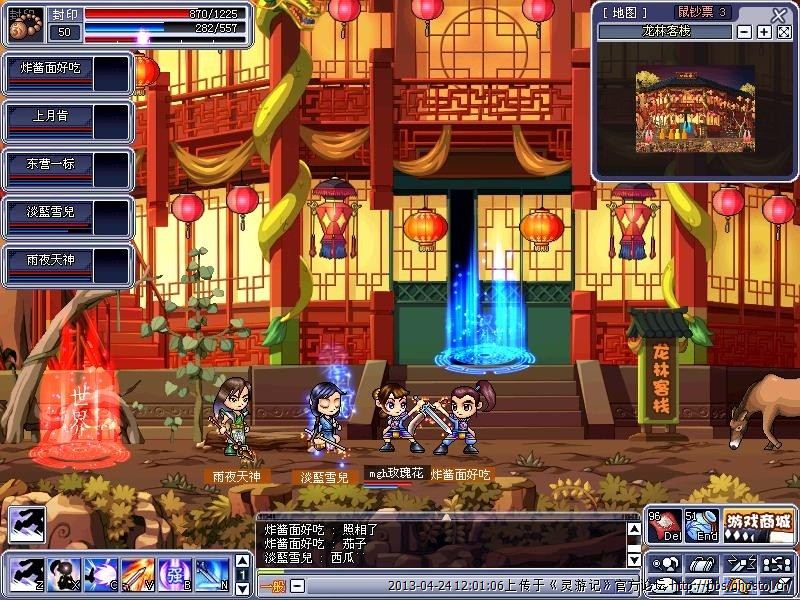The height and width of the screenshot is (600, 800).
Task: Close the map window
Action: 779,14
